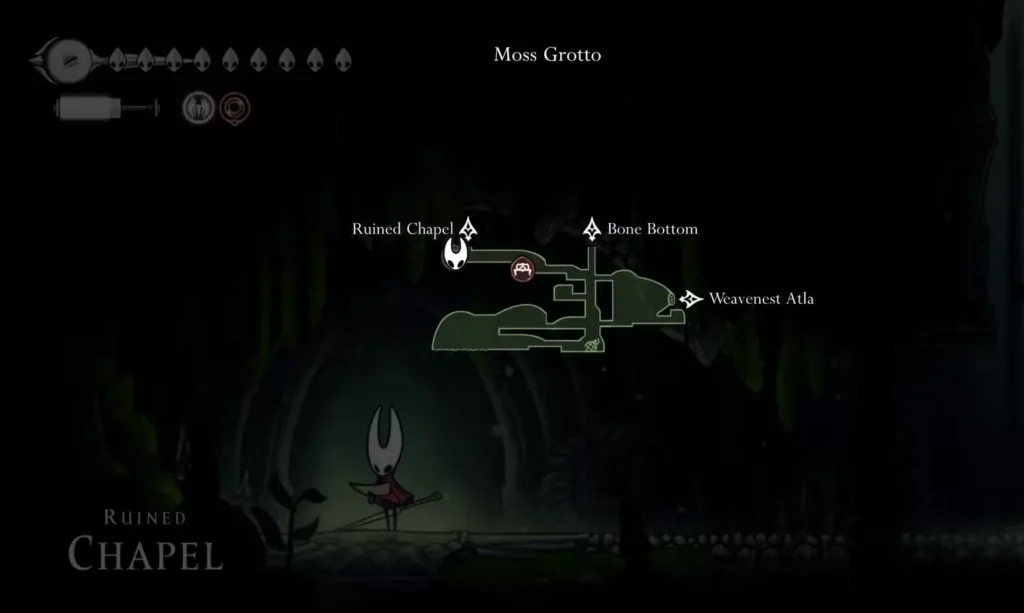The image size is (1024, 613).
Task: Click Hornet's position marker on the map
Action: tap(457, 254)
